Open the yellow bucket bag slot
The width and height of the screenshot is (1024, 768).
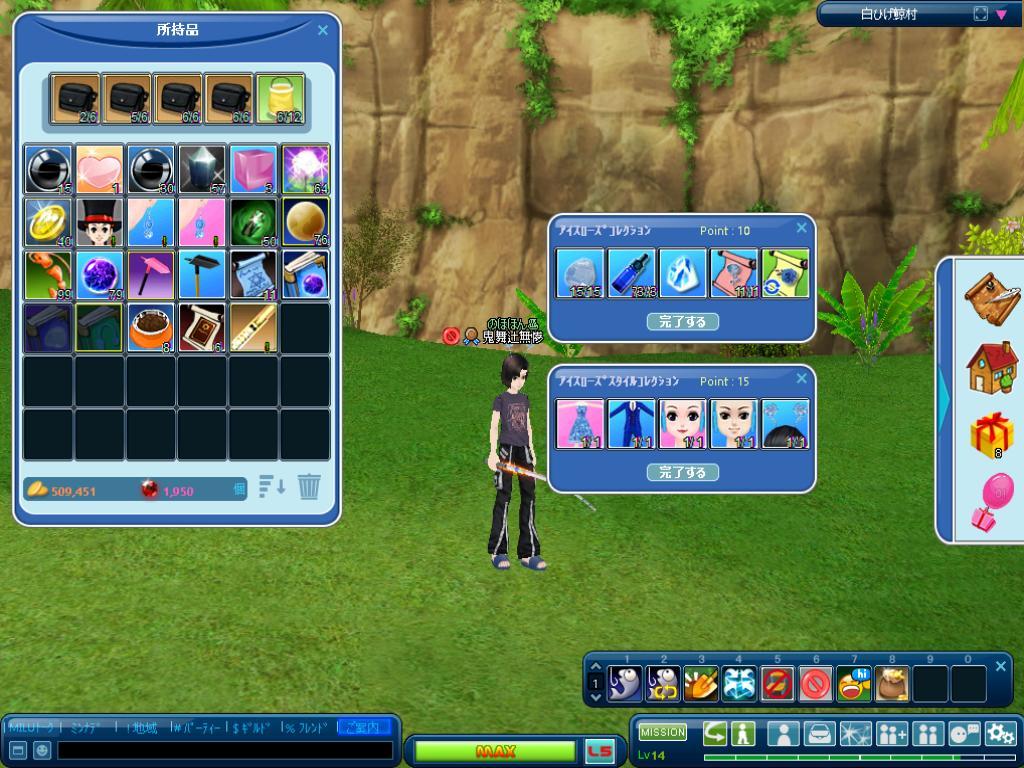click(x=280, y=100)
